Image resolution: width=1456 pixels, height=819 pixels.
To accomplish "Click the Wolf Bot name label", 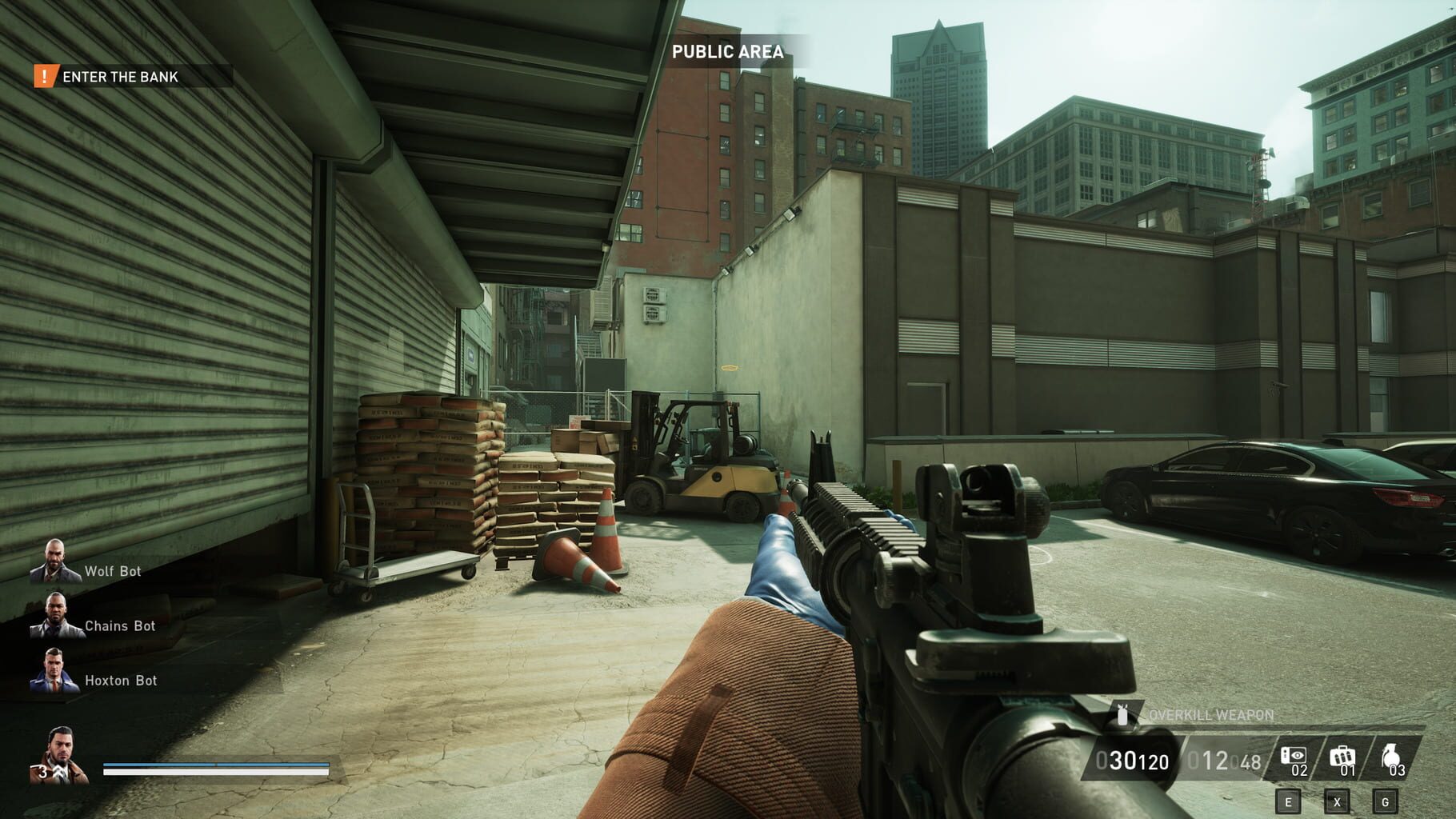I will 112,571.
